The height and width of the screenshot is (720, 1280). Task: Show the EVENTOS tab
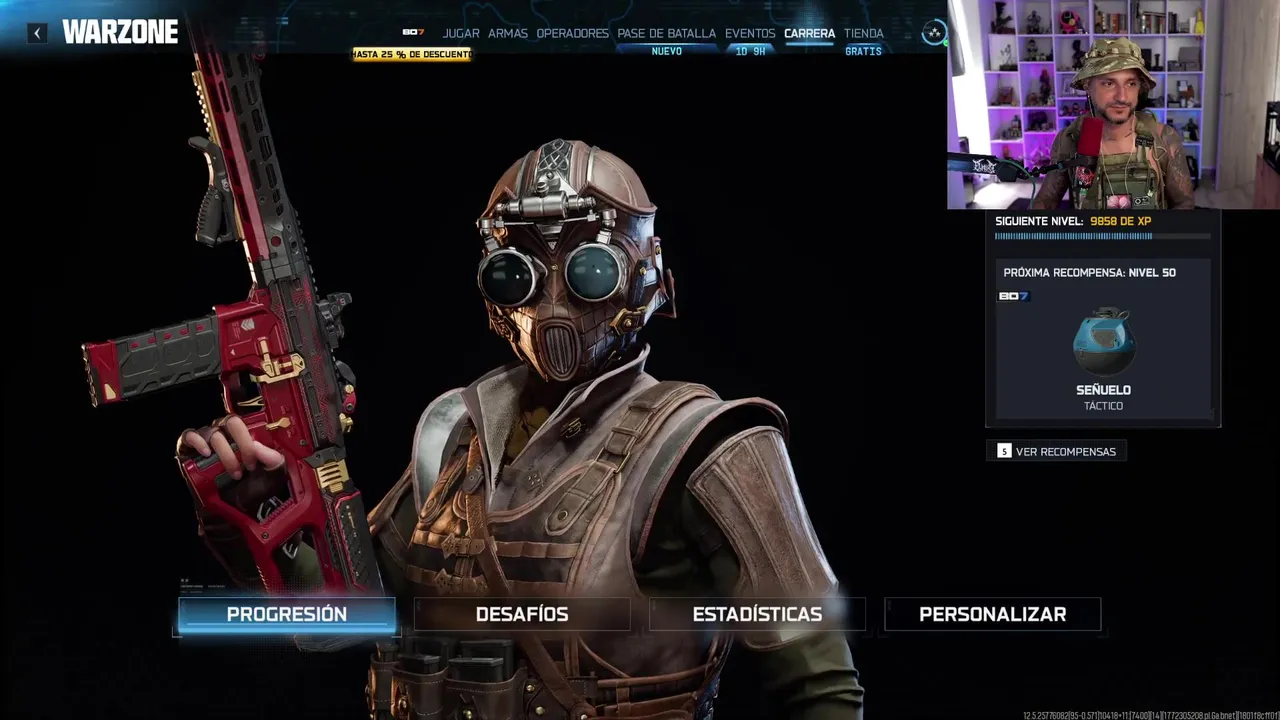point(750,33)
